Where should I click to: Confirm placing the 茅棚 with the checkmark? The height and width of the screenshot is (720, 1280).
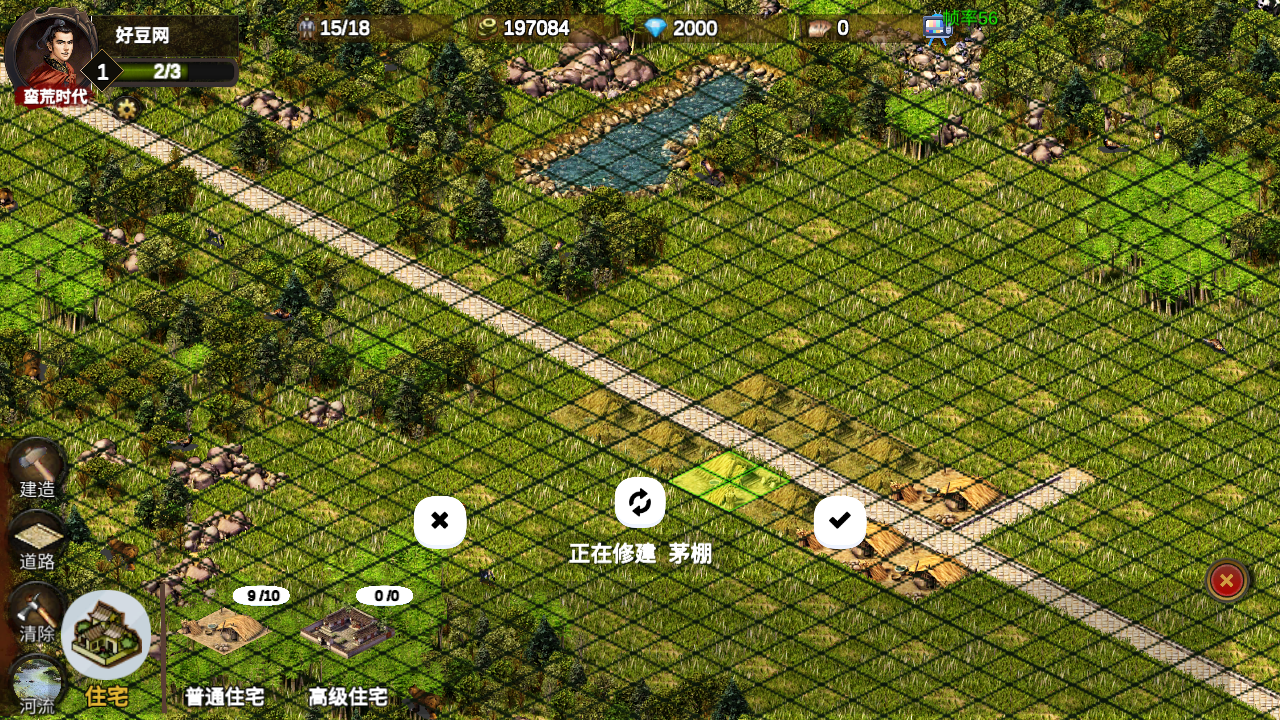point(839,521)
